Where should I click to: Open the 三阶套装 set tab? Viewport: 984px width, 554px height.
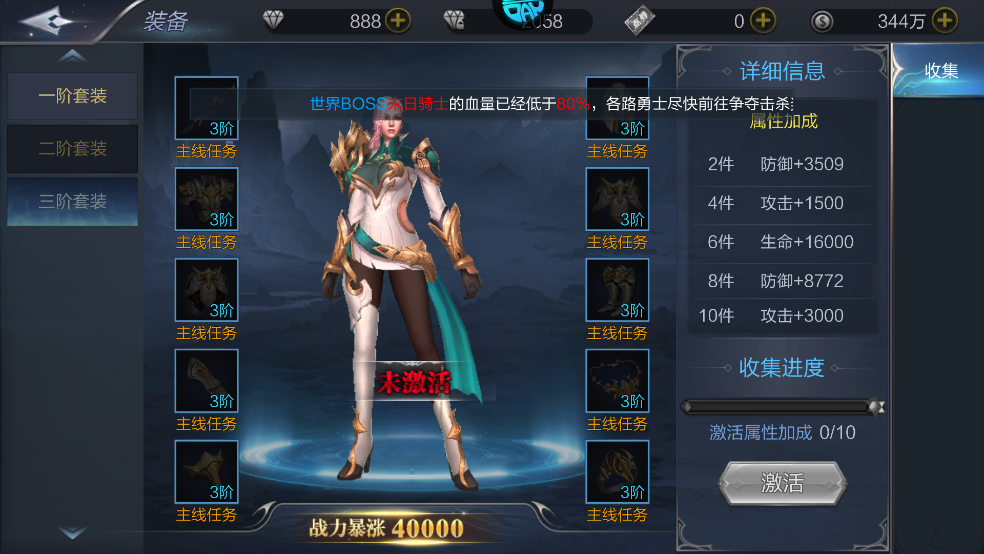tap(72, 201)
